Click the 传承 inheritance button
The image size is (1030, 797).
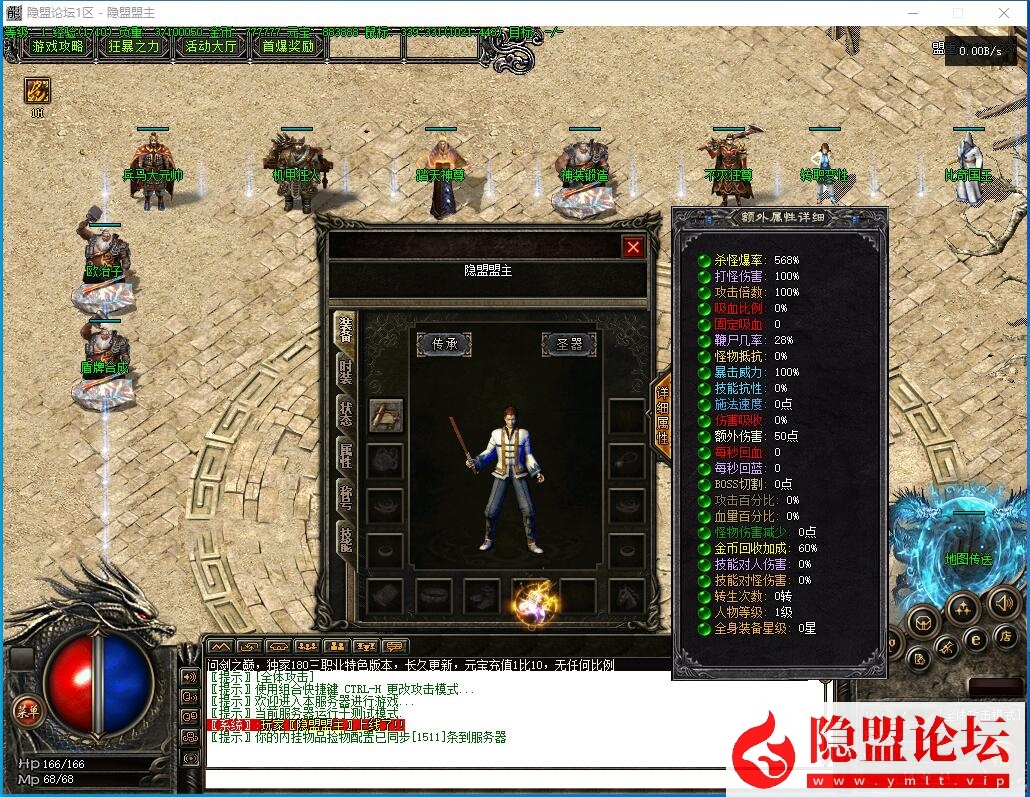pyautogui.click(x=444, y=344)
